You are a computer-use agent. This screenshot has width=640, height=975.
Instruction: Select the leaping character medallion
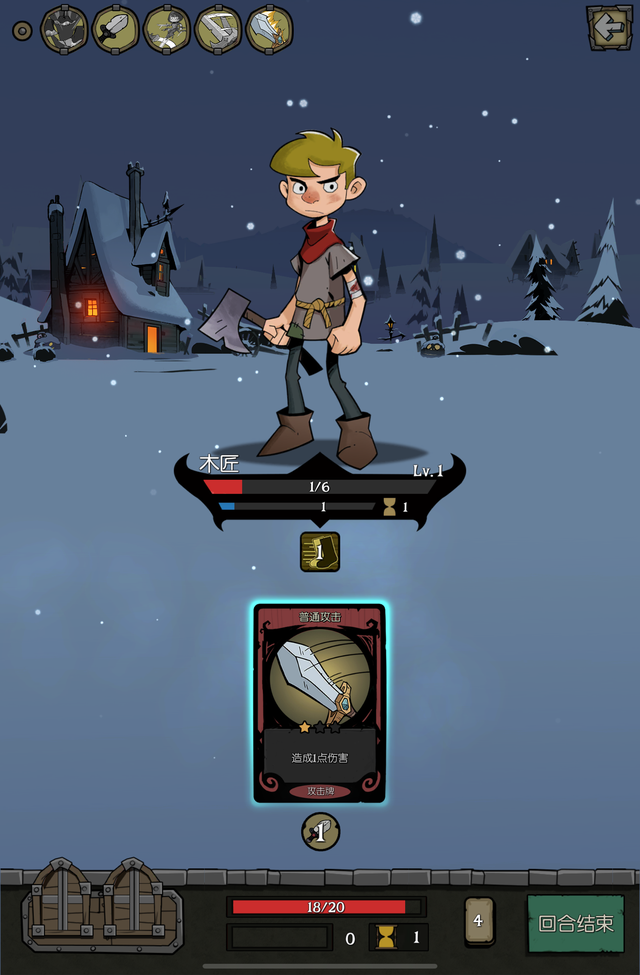167,29
